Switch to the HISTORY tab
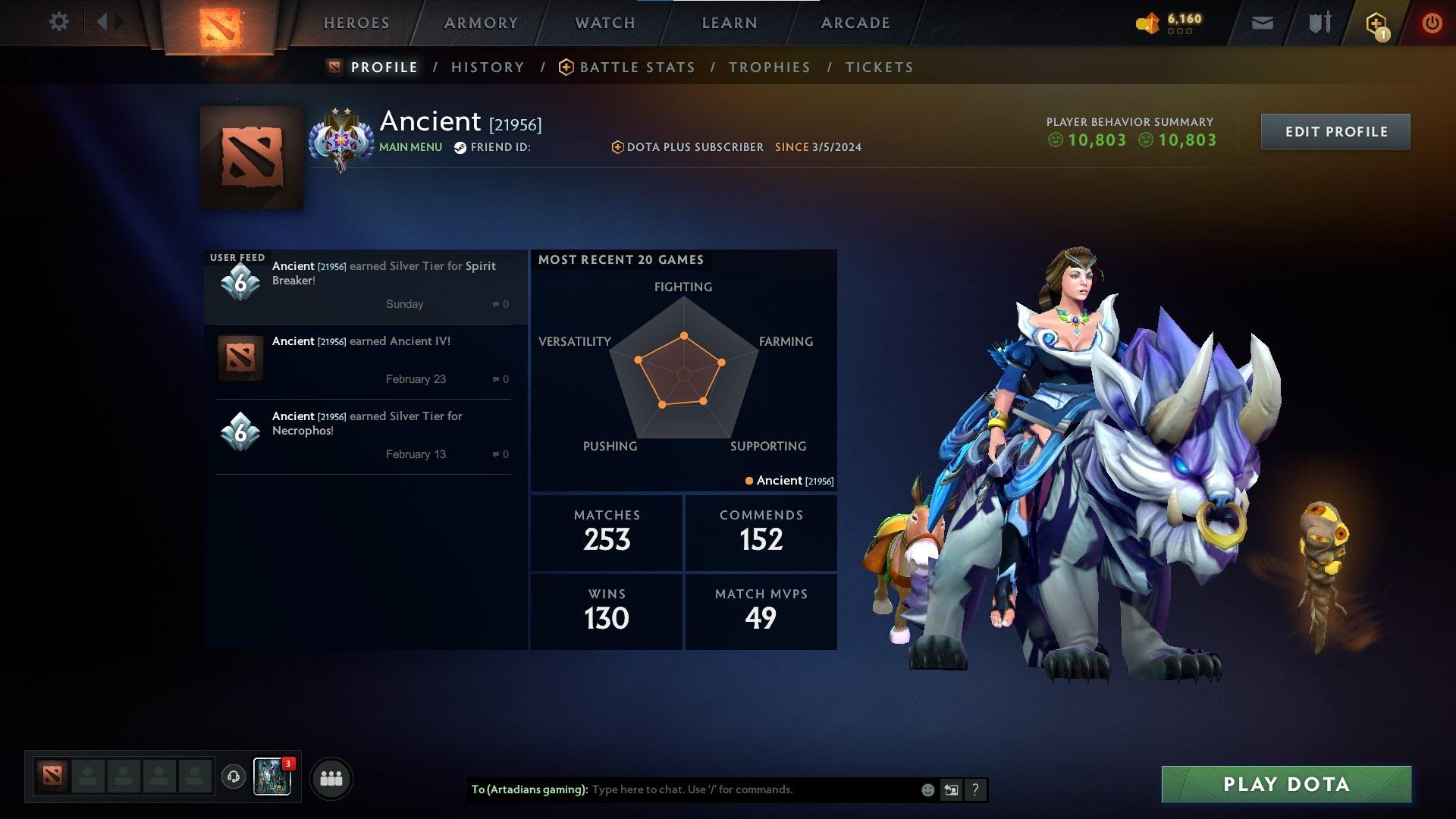Viewport: 1456px width, 819px height. [488, 67]
